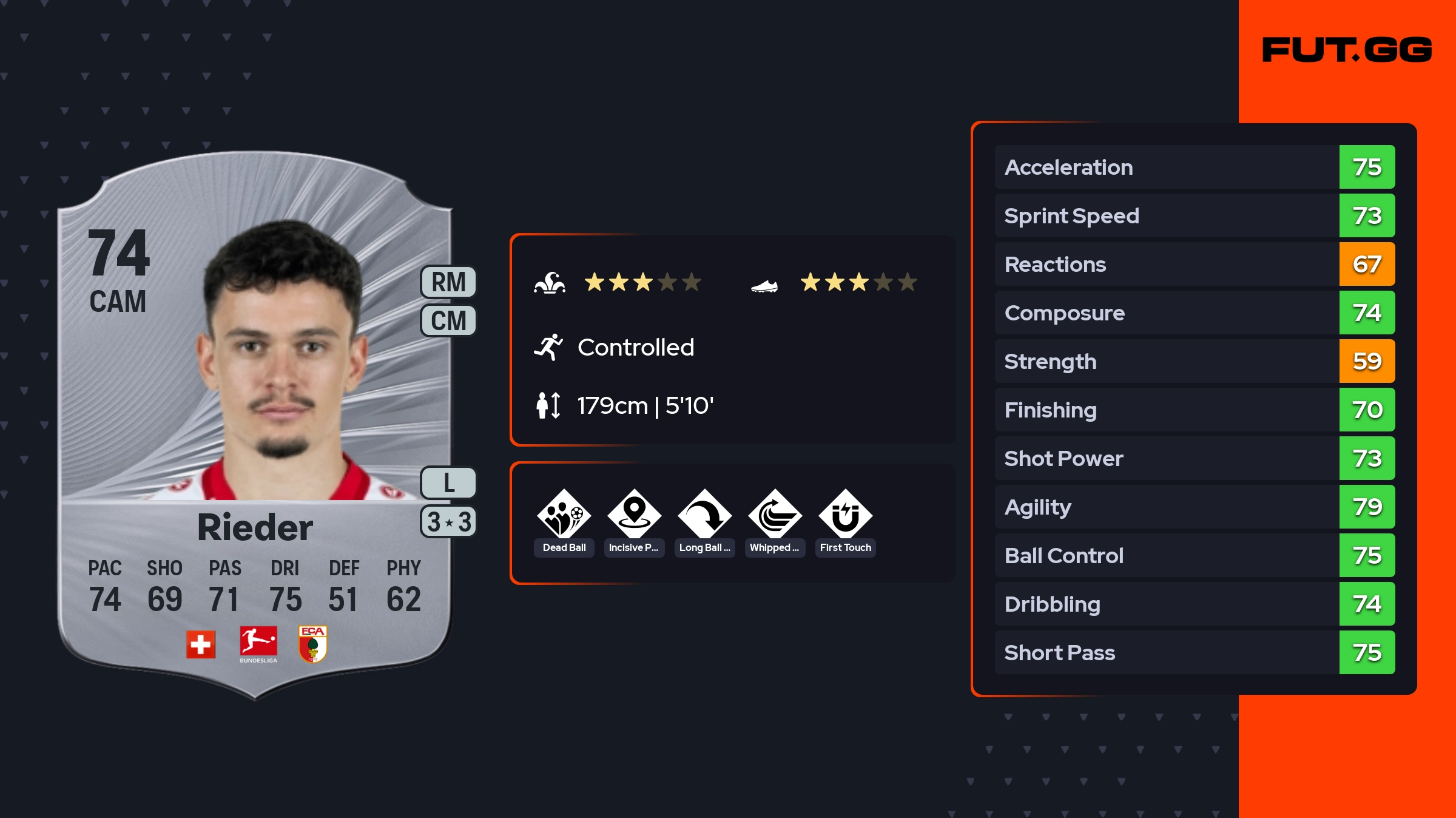Click the left foot L badge
The image size is (1456, 818).
point(448,483)
